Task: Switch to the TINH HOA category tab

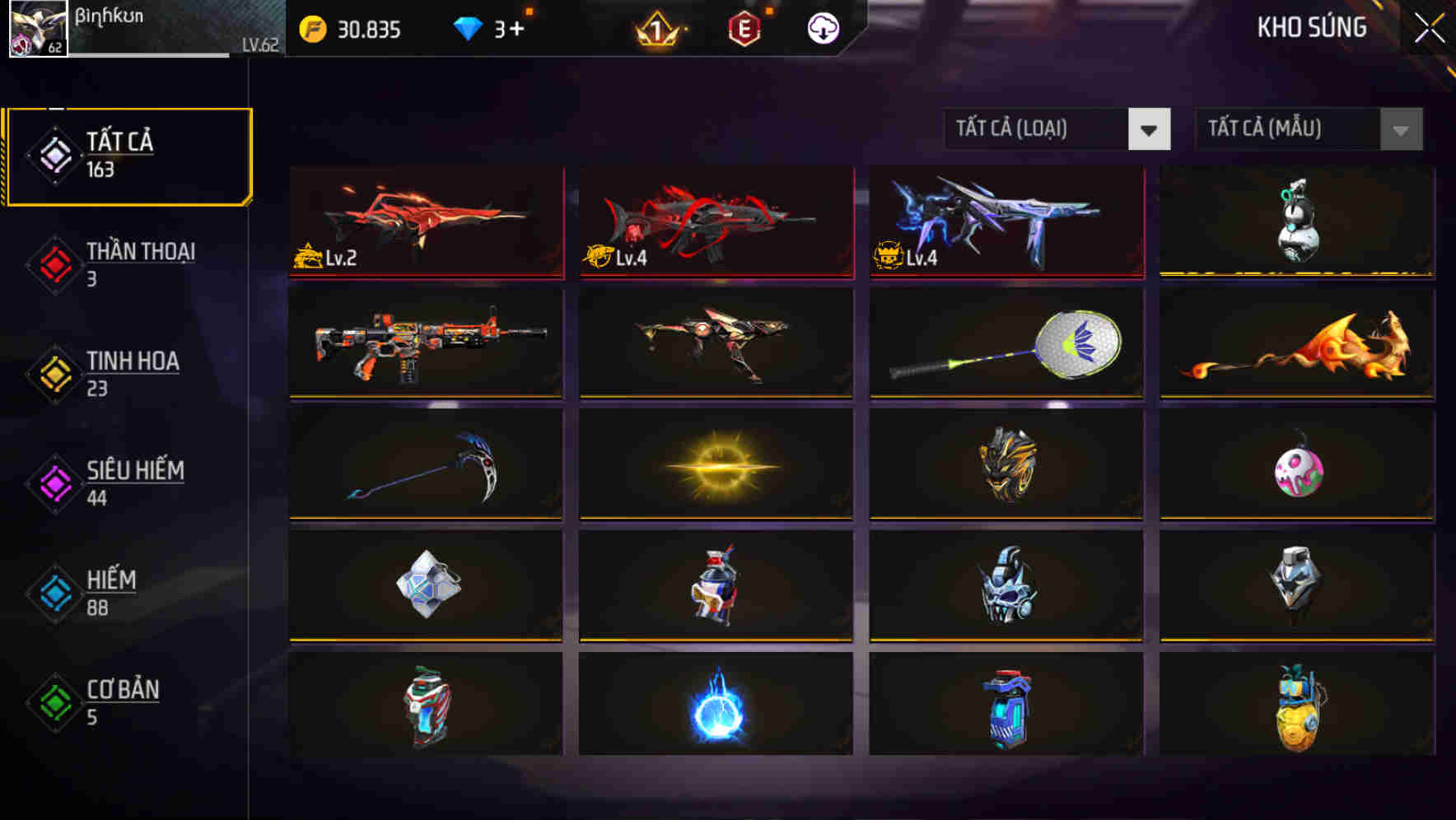Action: 132,372
